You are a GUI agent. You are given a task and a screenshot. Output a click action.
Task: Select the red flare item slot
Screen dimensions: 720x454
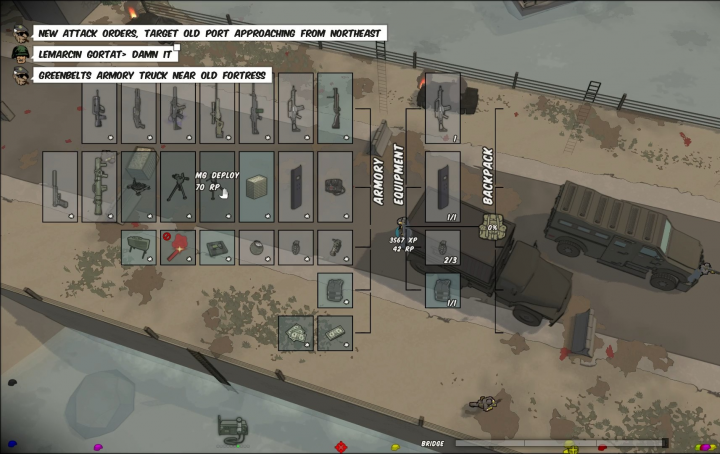(x=178, y=247)
